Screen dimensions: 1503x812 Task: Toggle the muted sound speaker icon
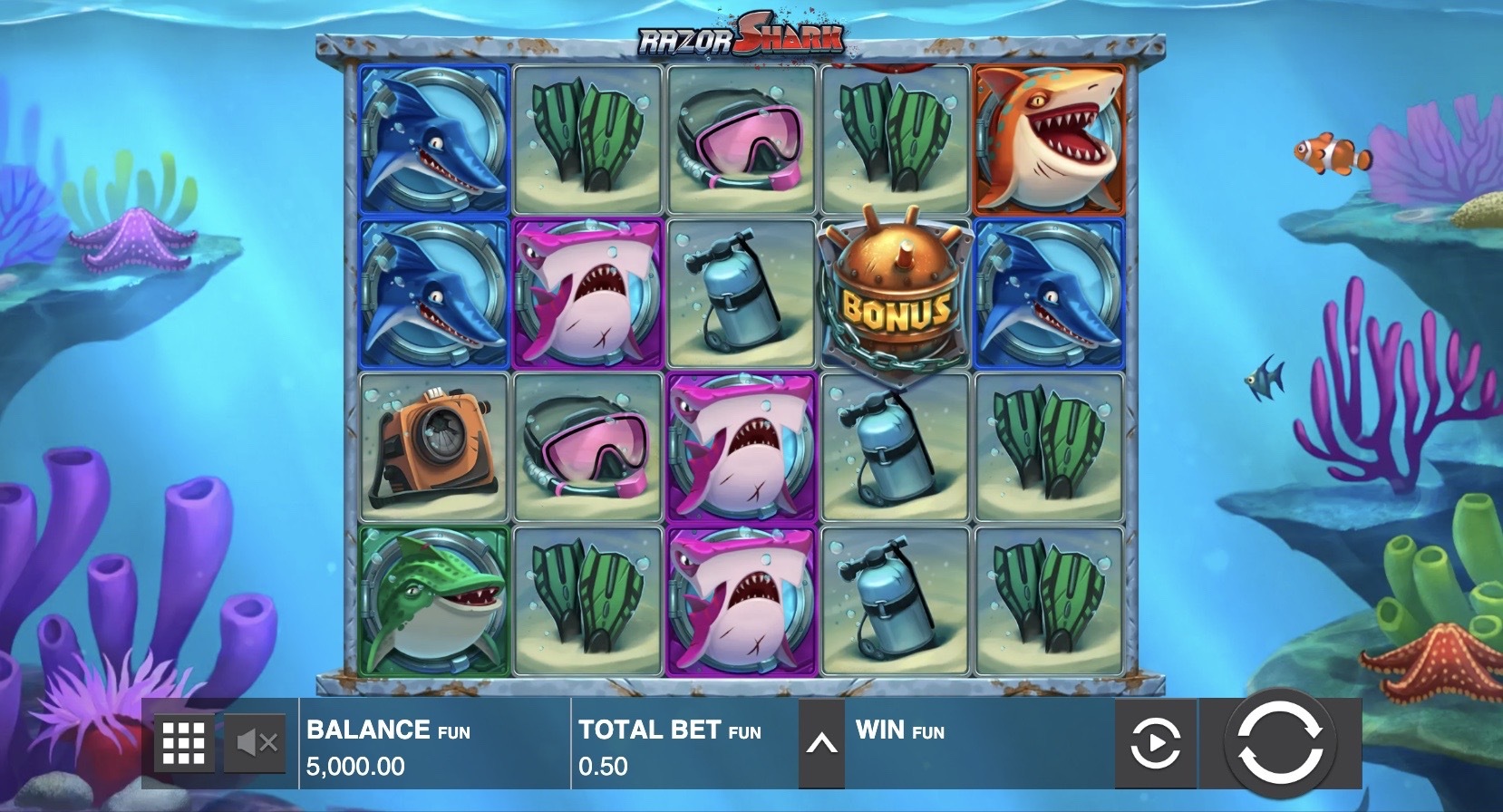(x=255, y=744)
